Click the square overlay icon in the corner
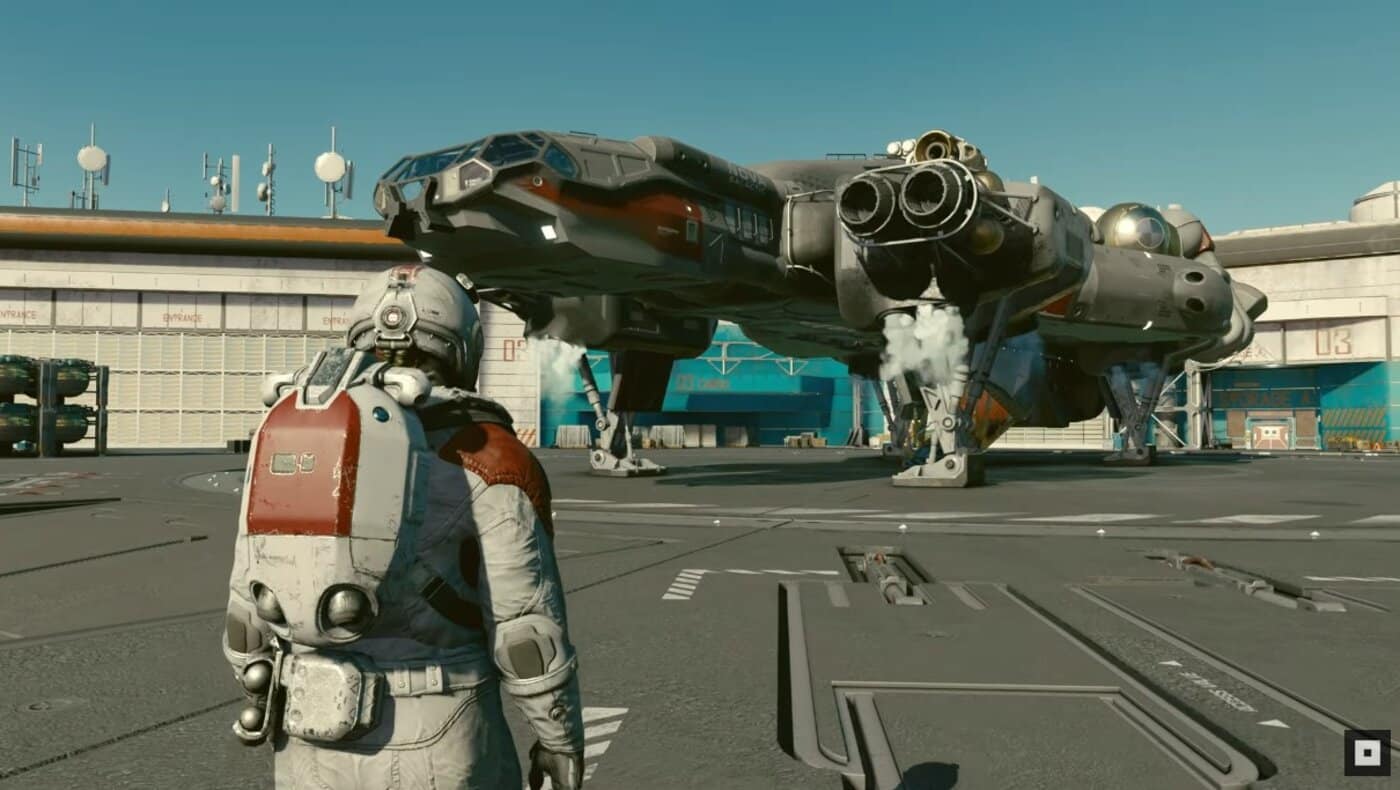This screenshot has width=1400, height=790. coord(1366,752)
